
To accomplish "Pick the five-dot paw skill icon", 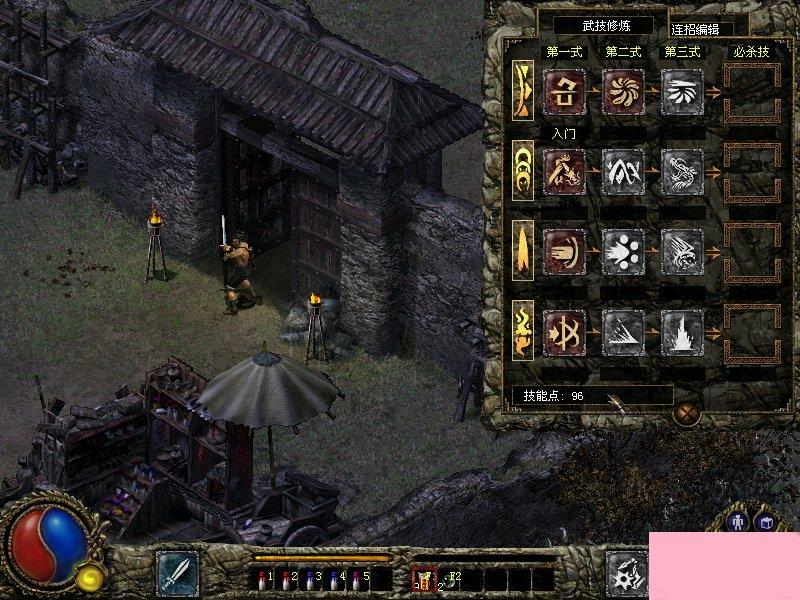I will [623, 251].
